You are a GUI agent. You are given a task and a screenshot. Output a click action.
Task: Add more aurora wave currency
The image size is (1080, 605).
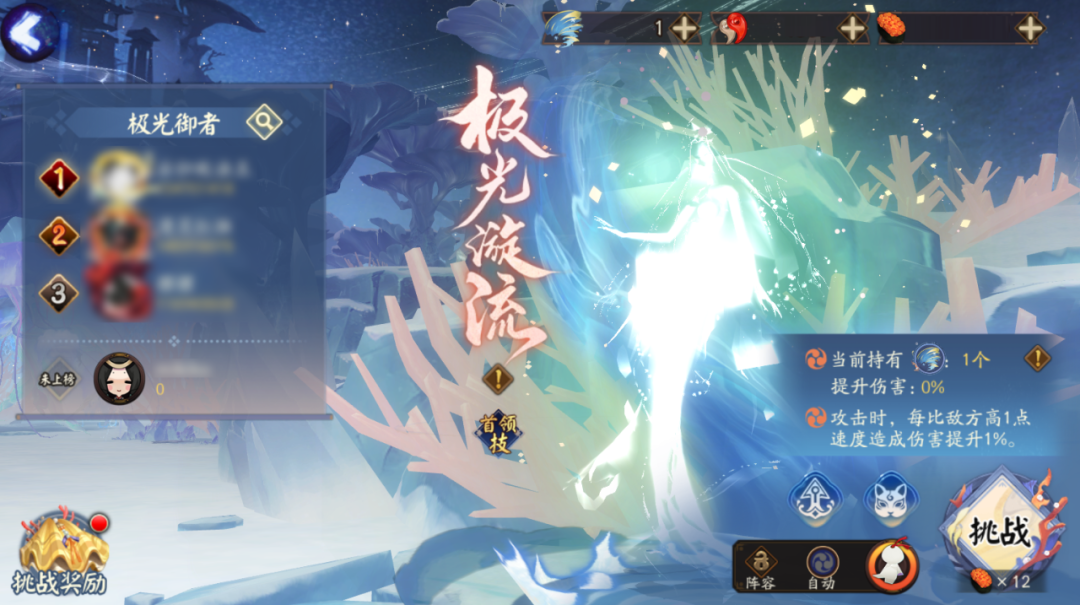click(685, 29)
